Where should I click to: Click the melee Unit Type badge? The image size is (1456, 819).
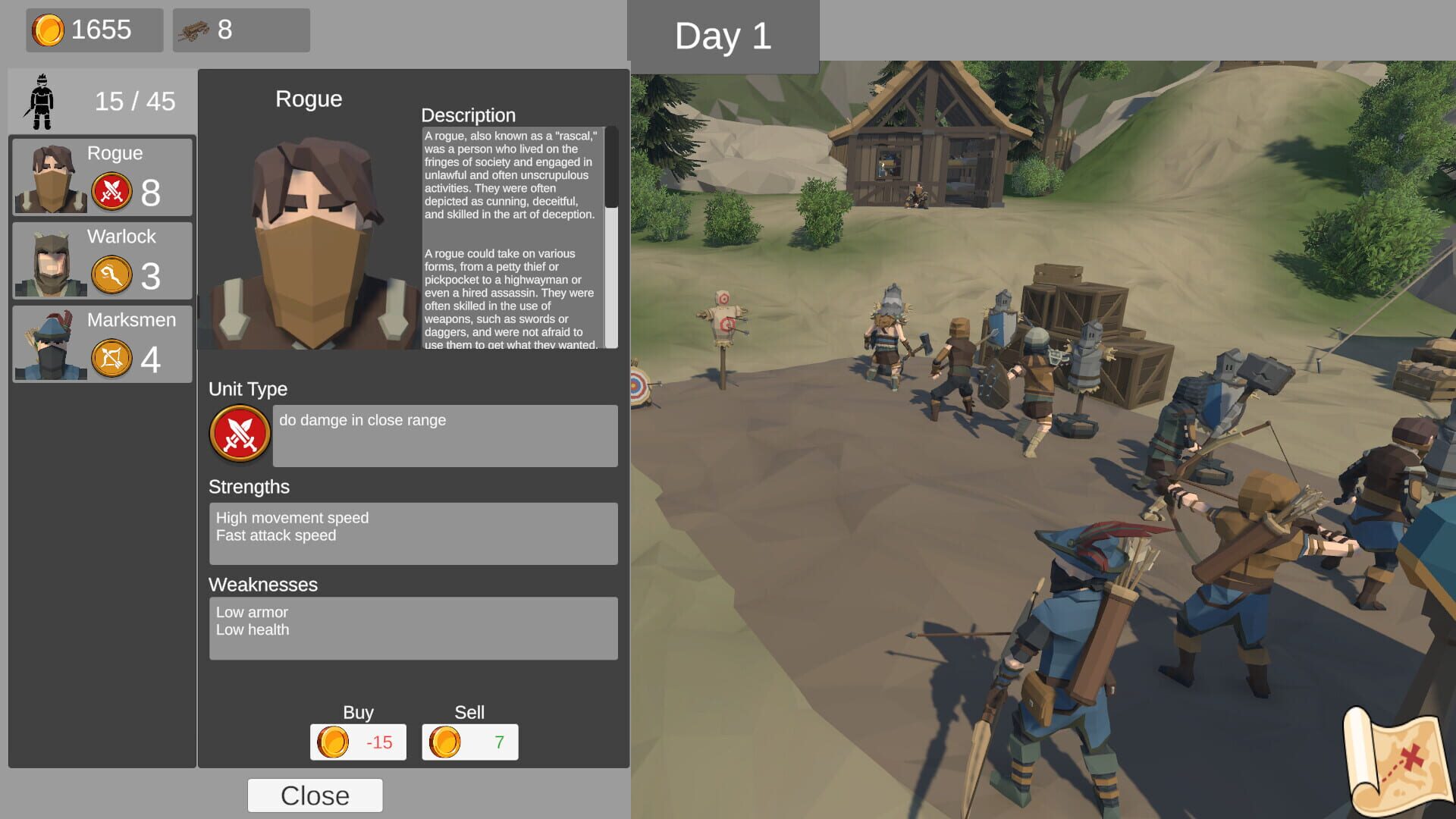tap(240, 433)
